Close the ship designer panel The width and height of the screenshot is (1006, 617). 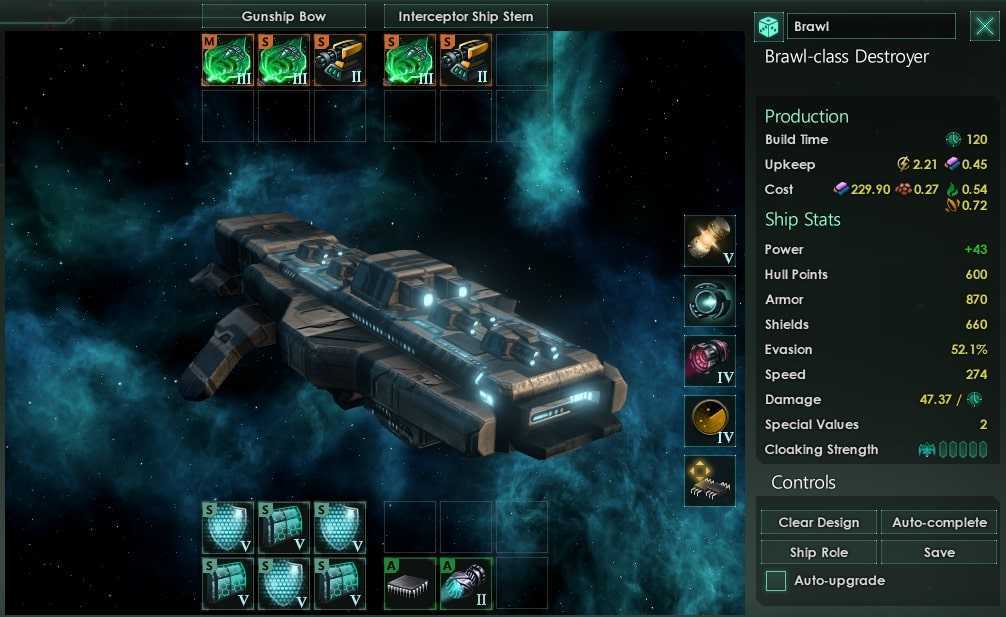pos(985,26)
